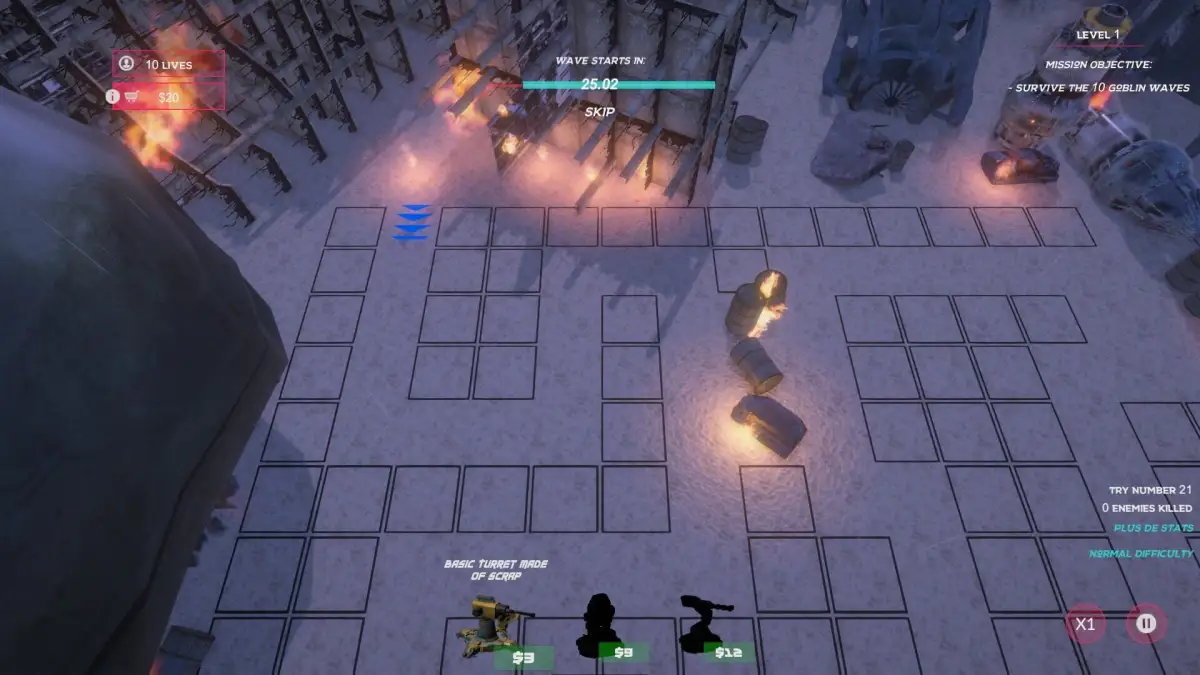Screen dimensions: 1200x675
Task: Choose the locked $9 turret
Action: coord(602,626)
